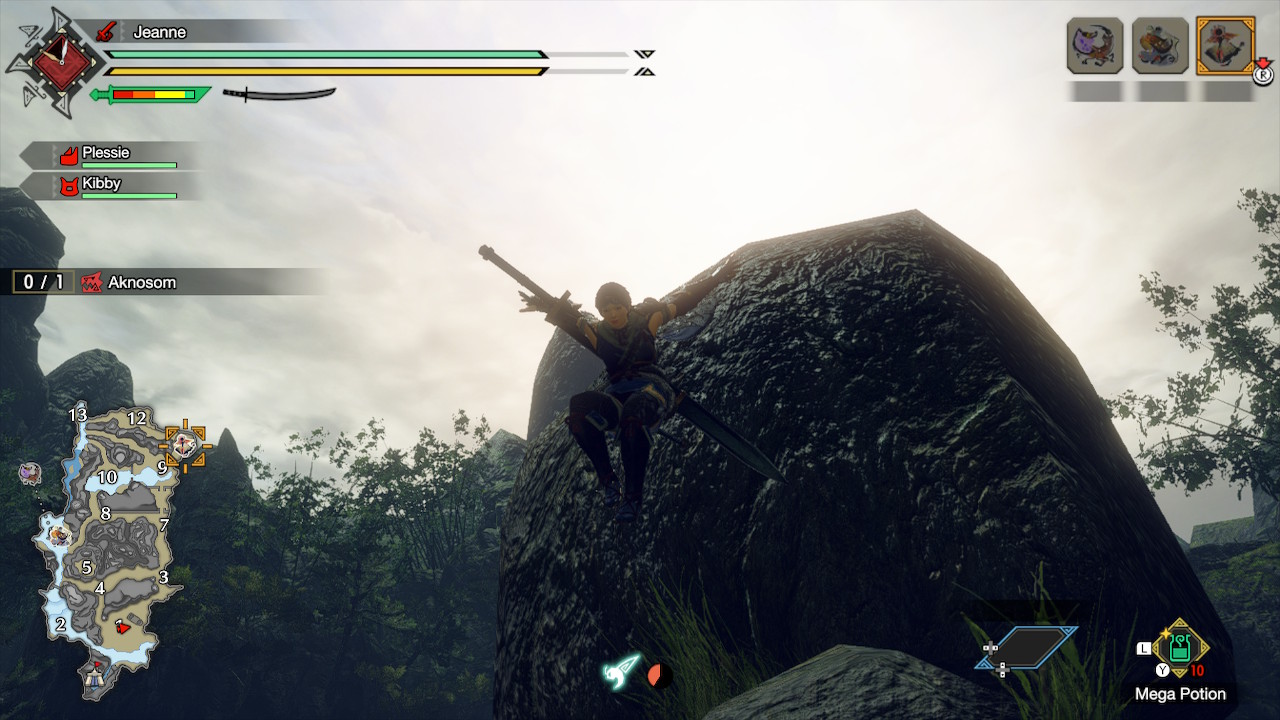Click the quest clock compass emblem
This screenshot has width=1280, height=720.
tap(50, 61)
